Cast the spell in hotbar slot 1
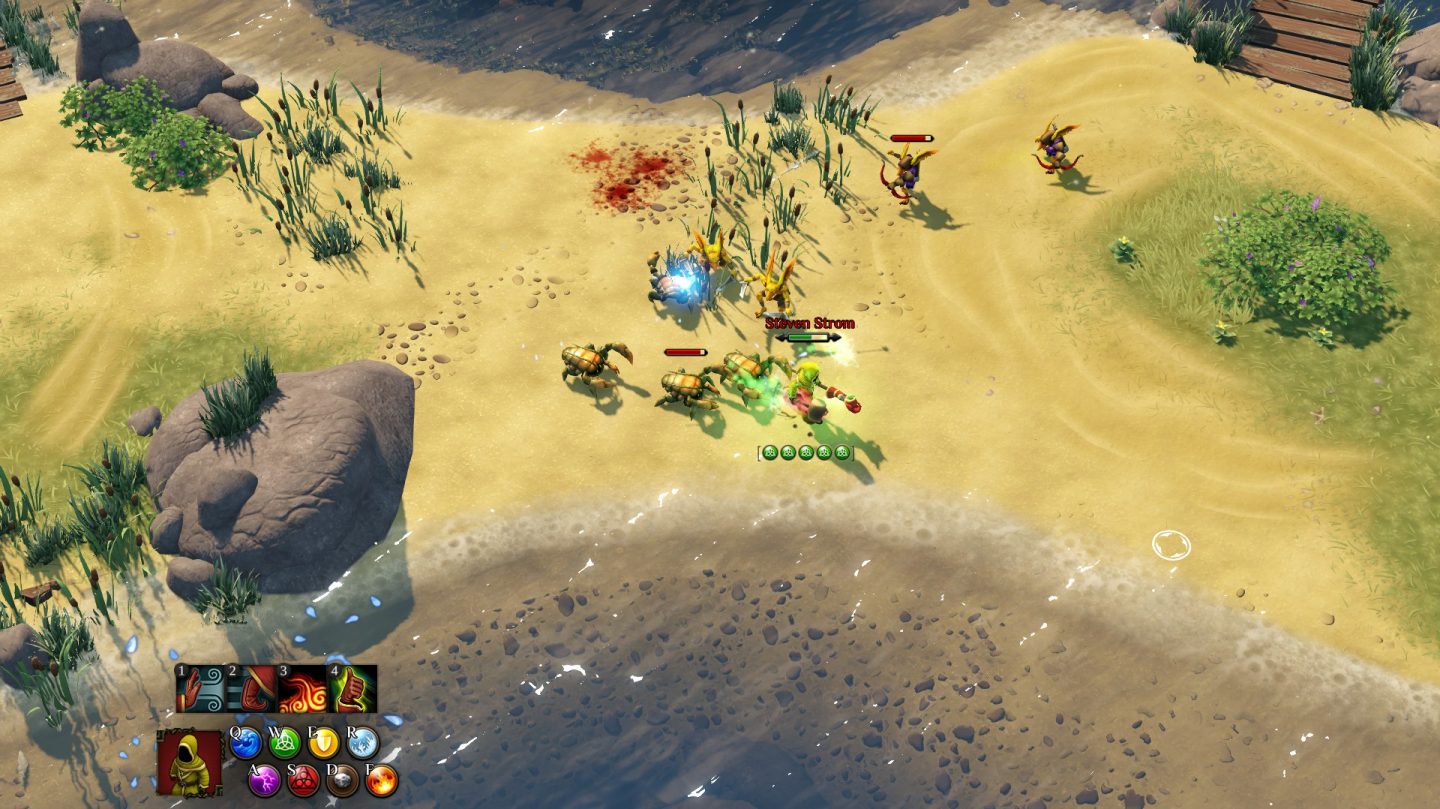This screenshot has height=809, width=1440. [201, 689]
